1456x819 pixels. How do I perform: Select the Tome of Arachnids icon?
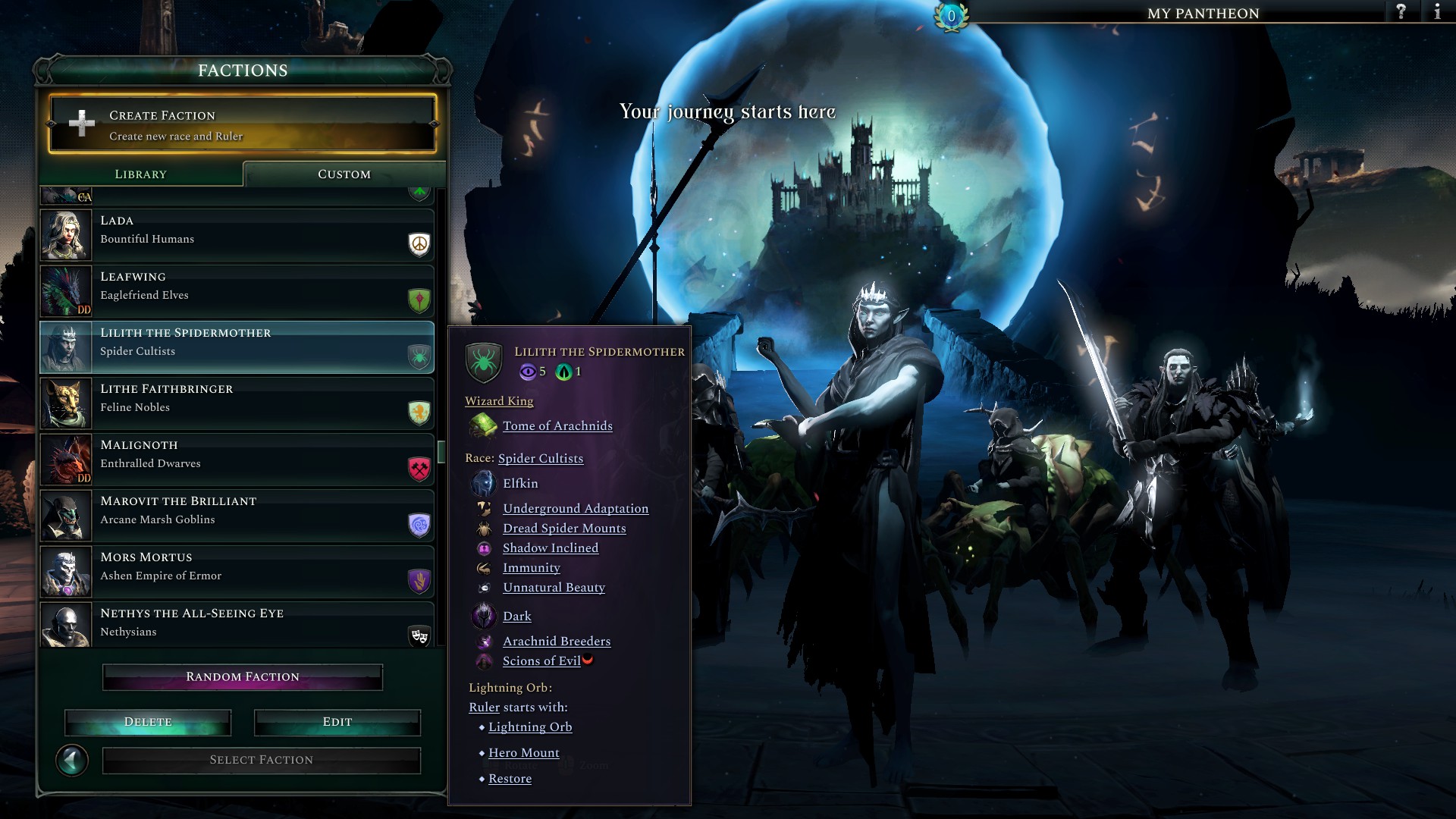coord(485,425)
